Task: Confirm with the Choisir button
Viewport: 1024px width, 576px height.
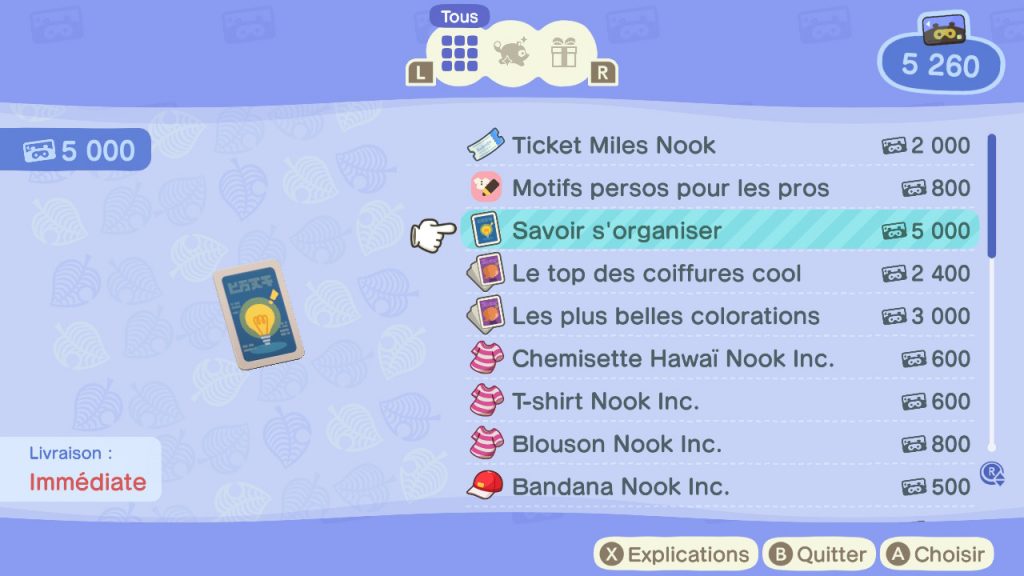Action: [x=936, y=554]
